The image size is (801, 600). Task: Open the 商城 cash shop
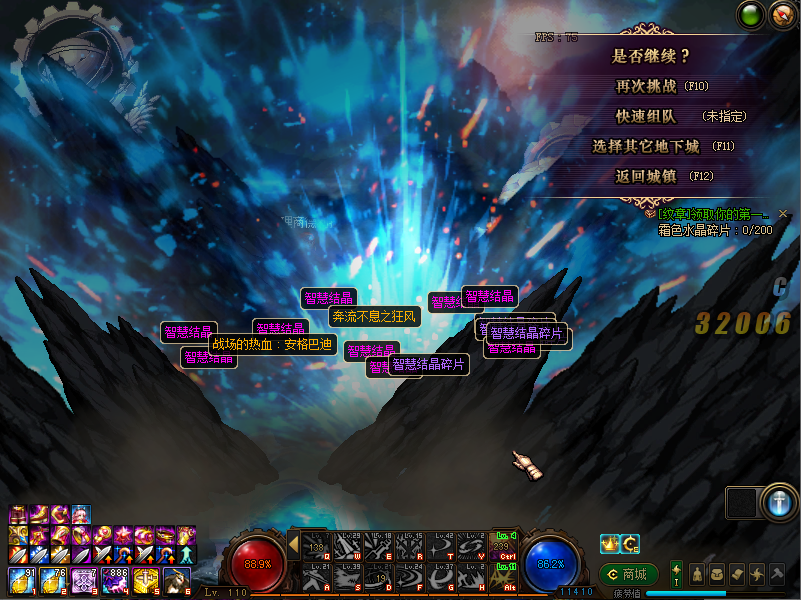pyautogui.click(x=628, y=574)
